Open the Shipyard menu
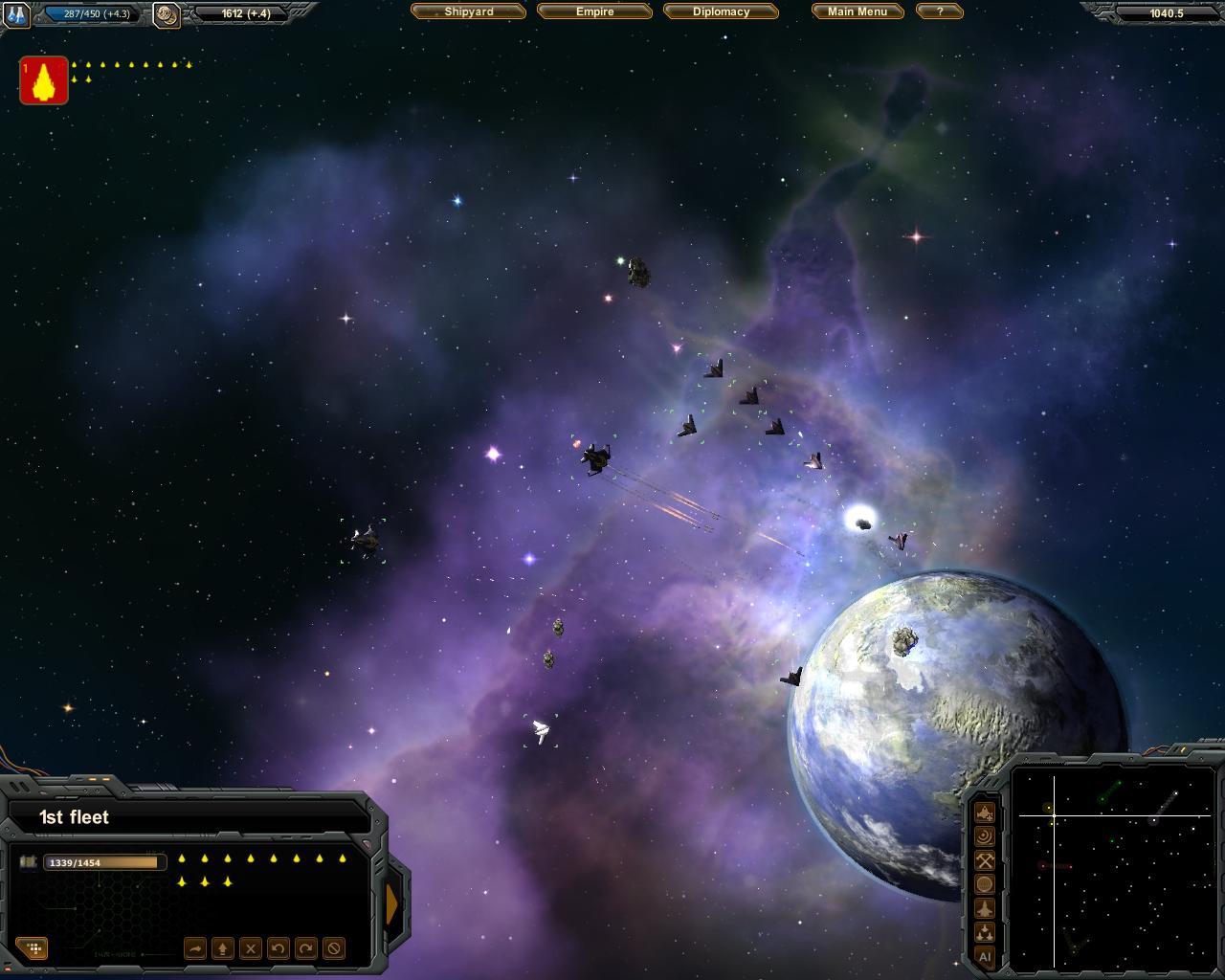The height and width of the screenshot is (980, 1225). click(x=468, y=11)
